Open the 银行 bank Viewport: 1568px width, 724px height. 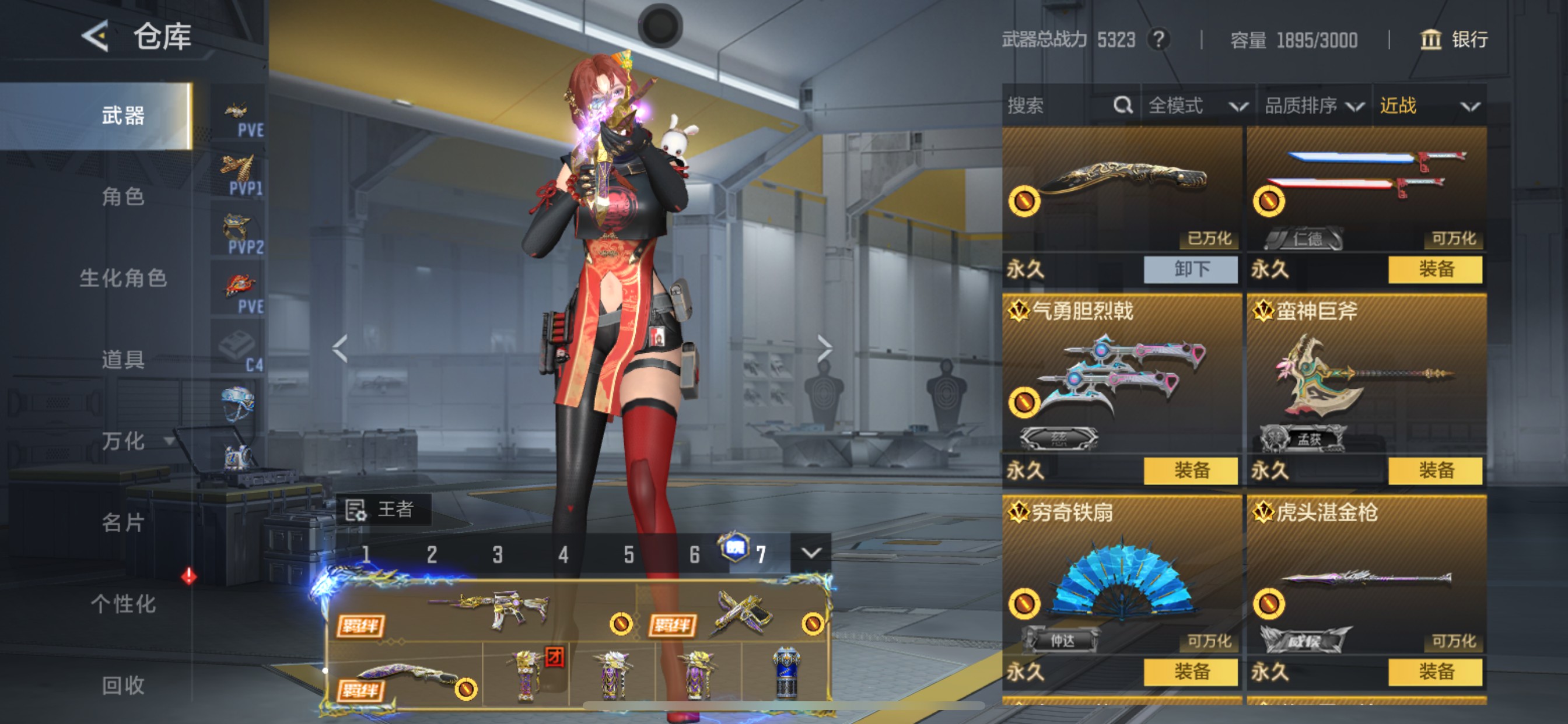pos(1454,40)
